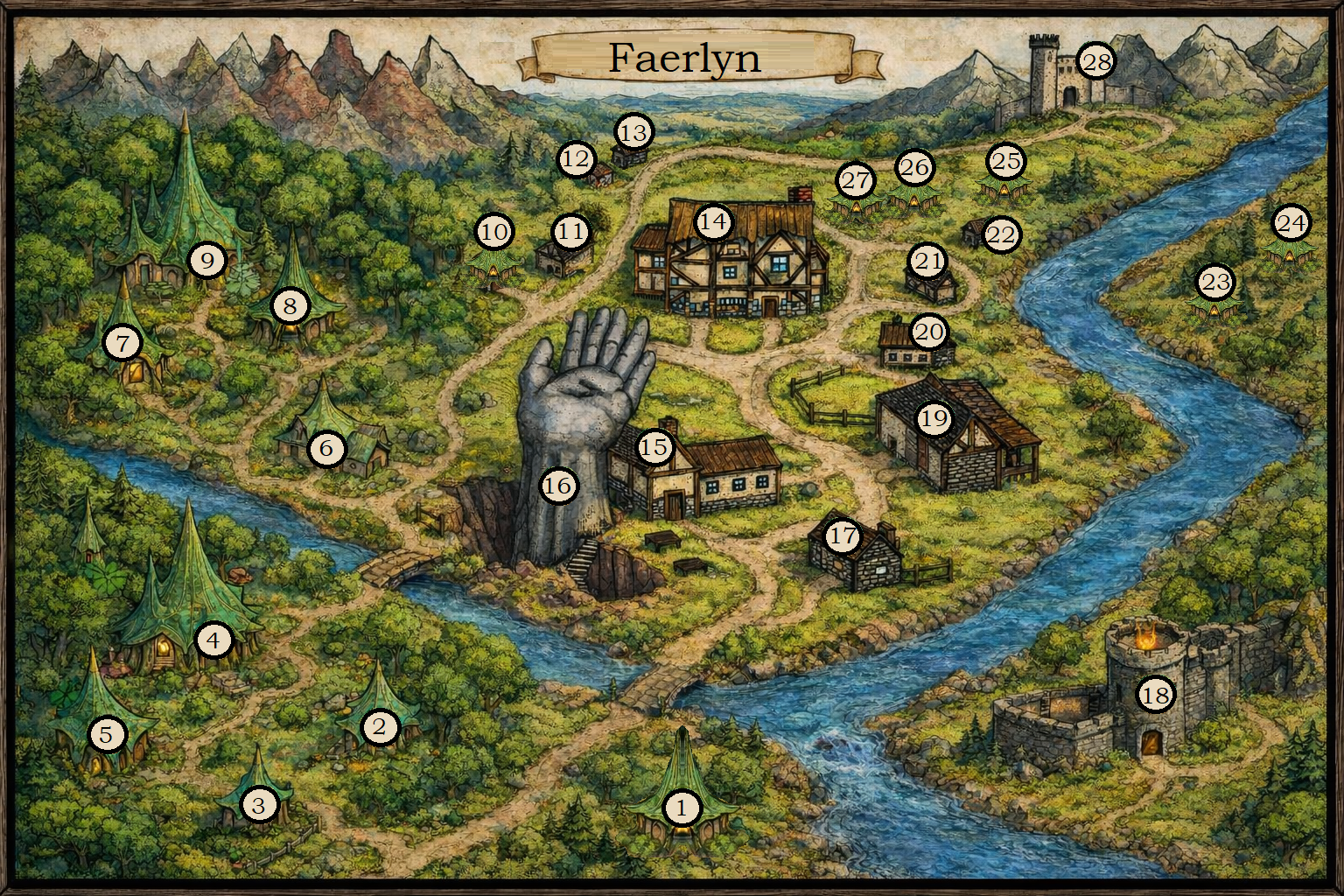
Task: Select marker 10 on the map
Action: click(494, 232)
